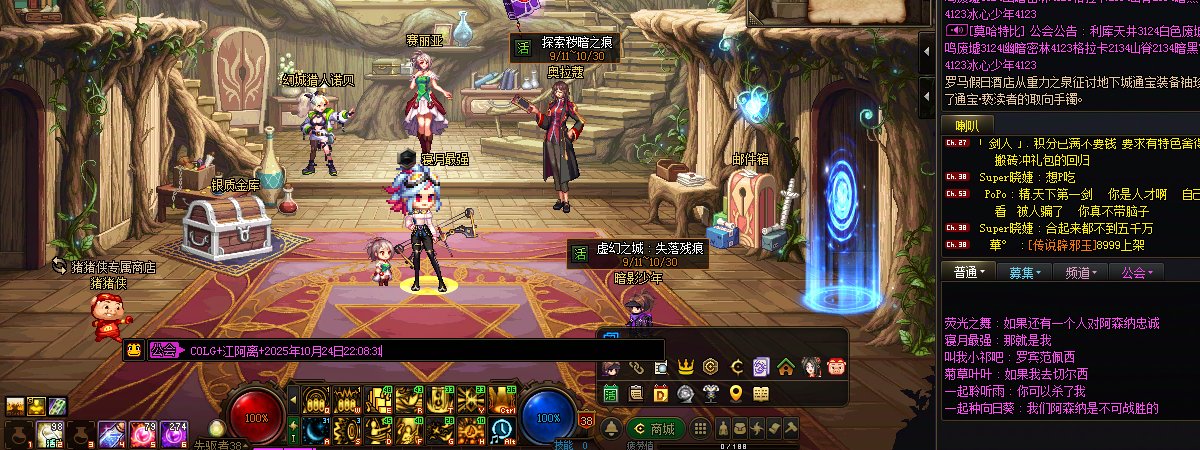Click the green 活 calendar icon
The image size is (1200, 450).
(x=611, y=393)
